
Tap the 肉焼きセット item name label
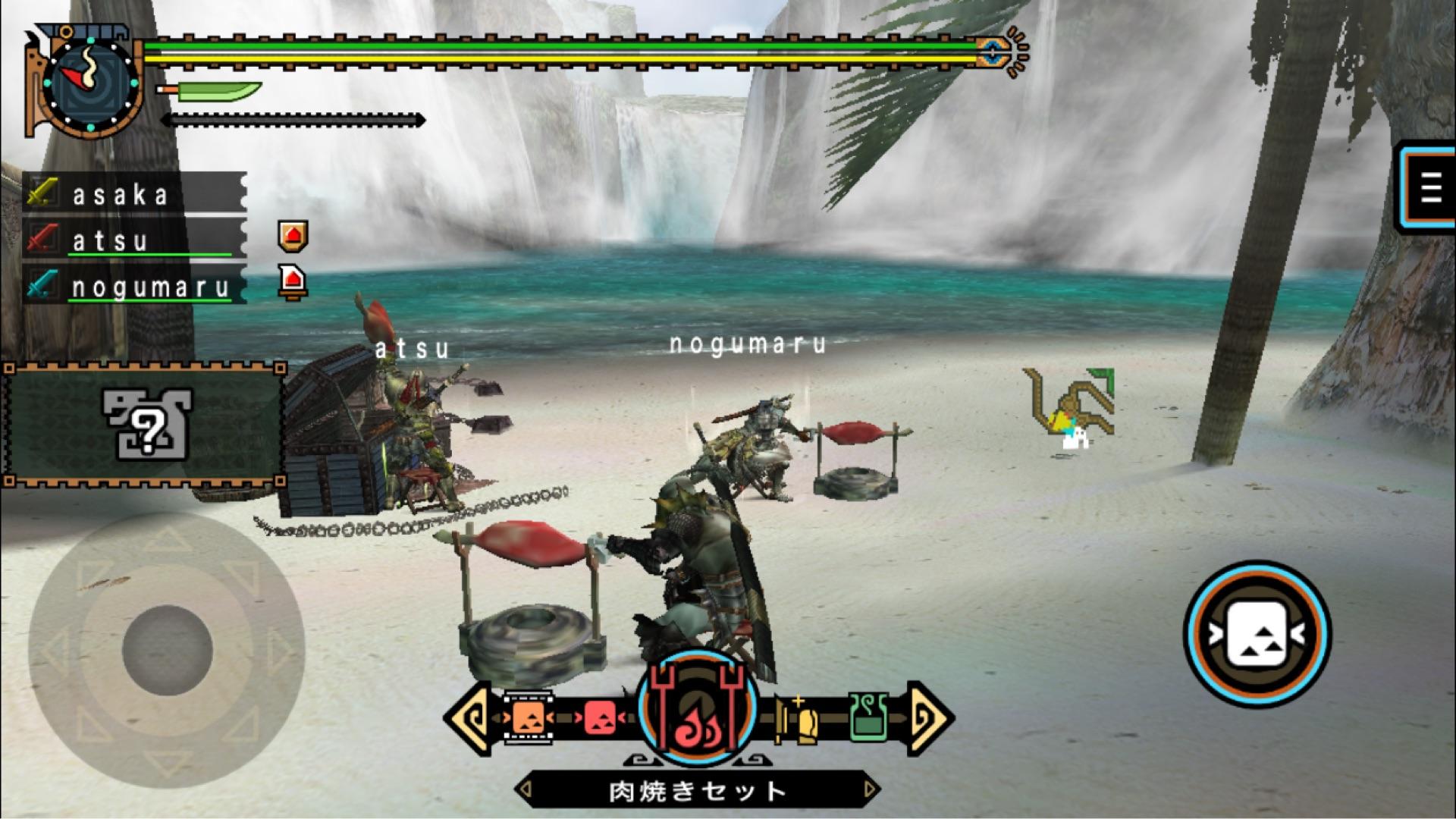coord(697,791)
